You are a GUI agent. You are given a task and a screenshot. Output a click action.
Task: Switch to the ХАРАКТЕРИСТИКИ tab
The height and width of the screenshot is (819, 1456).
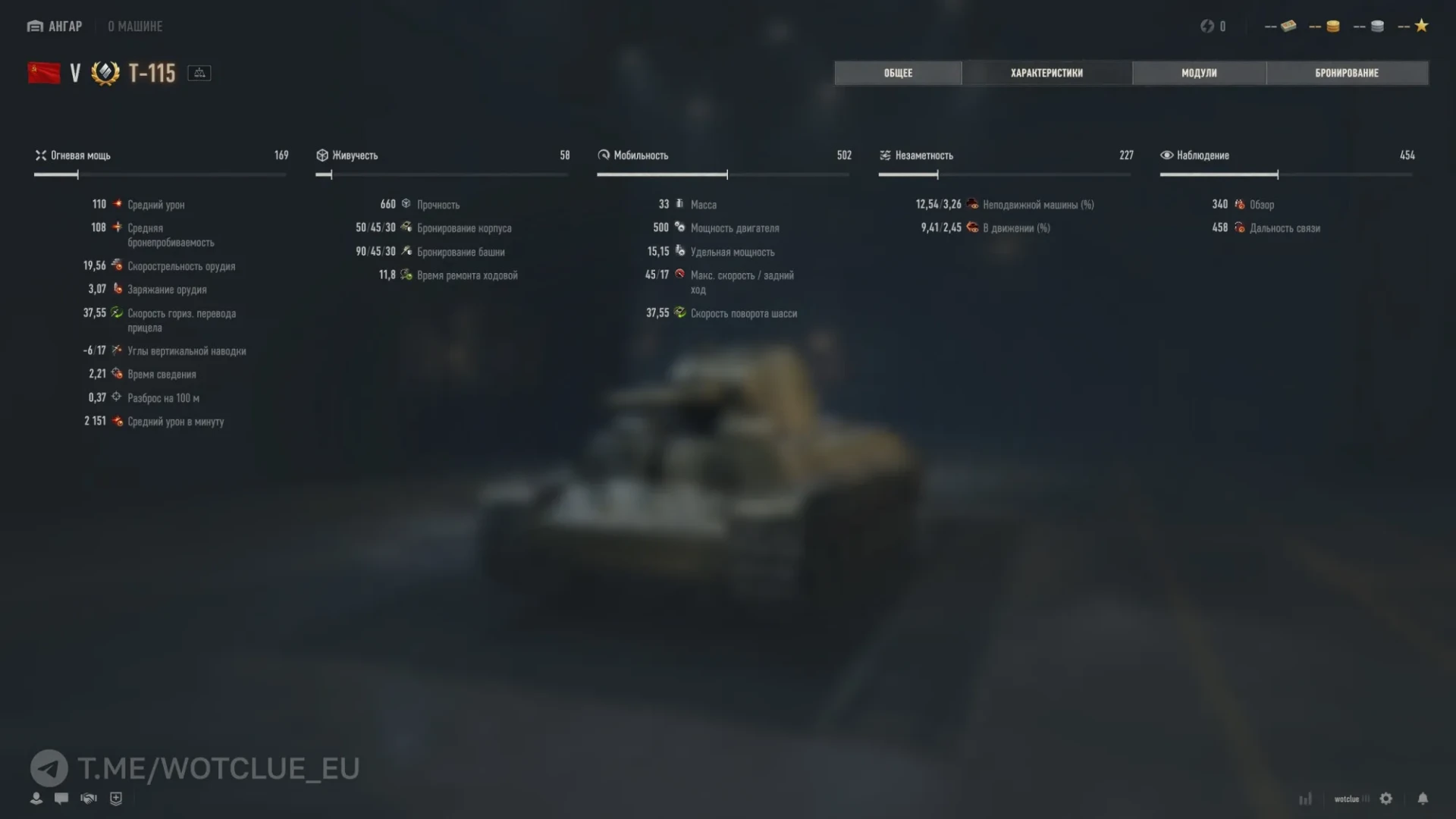tap(1046, 73)
